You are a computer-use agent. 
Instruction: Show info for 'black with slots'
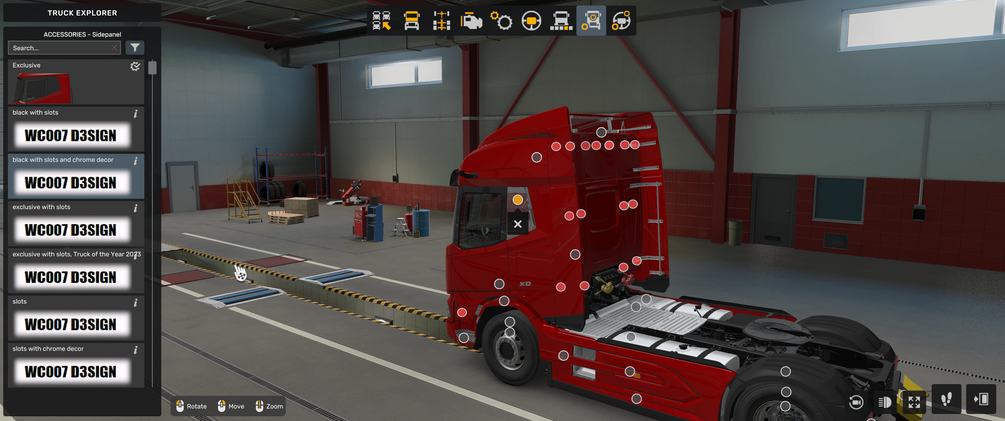tap(136, 114)
